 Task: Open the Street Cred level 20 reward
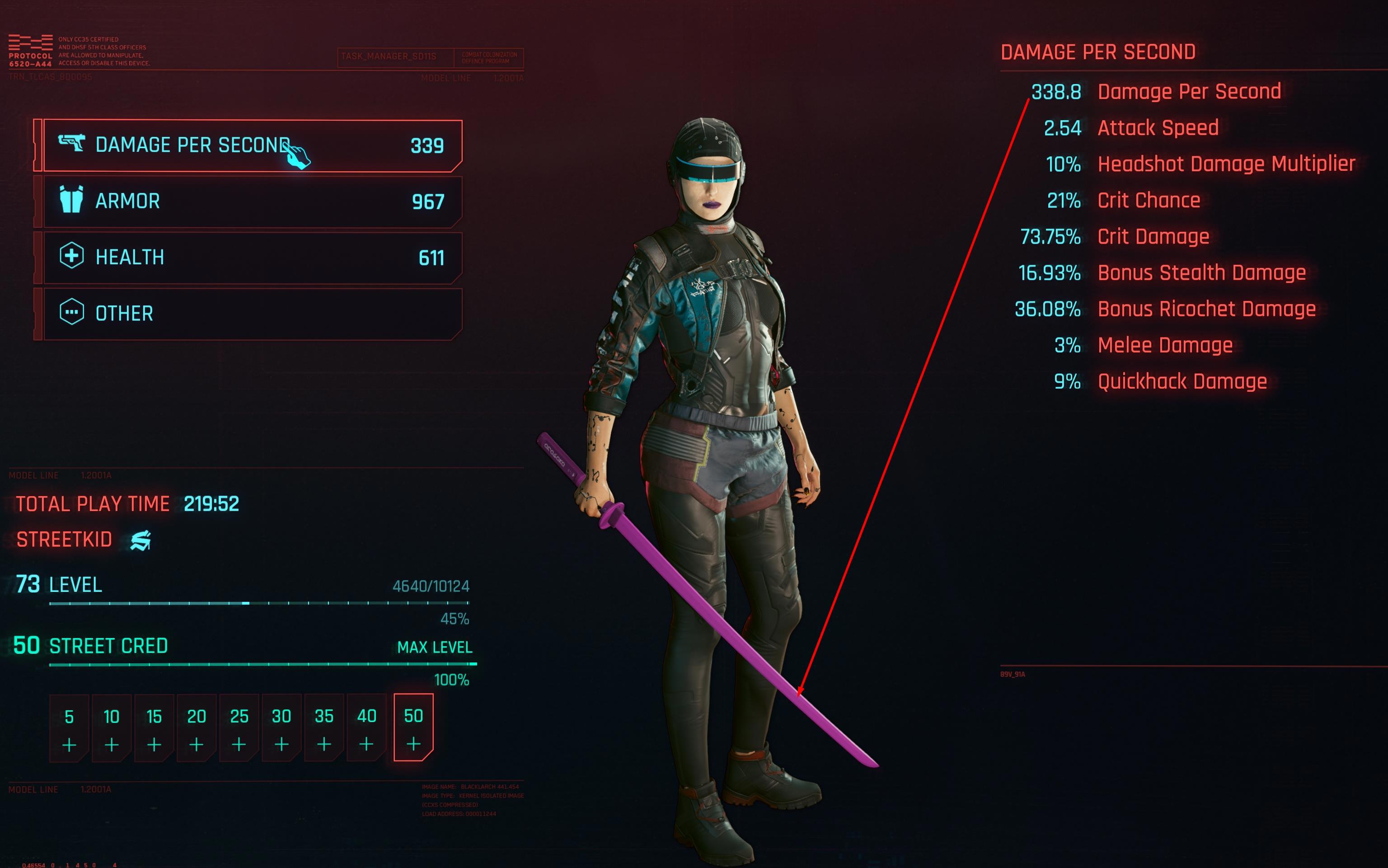pyautogui.click(x=197, y=728)
